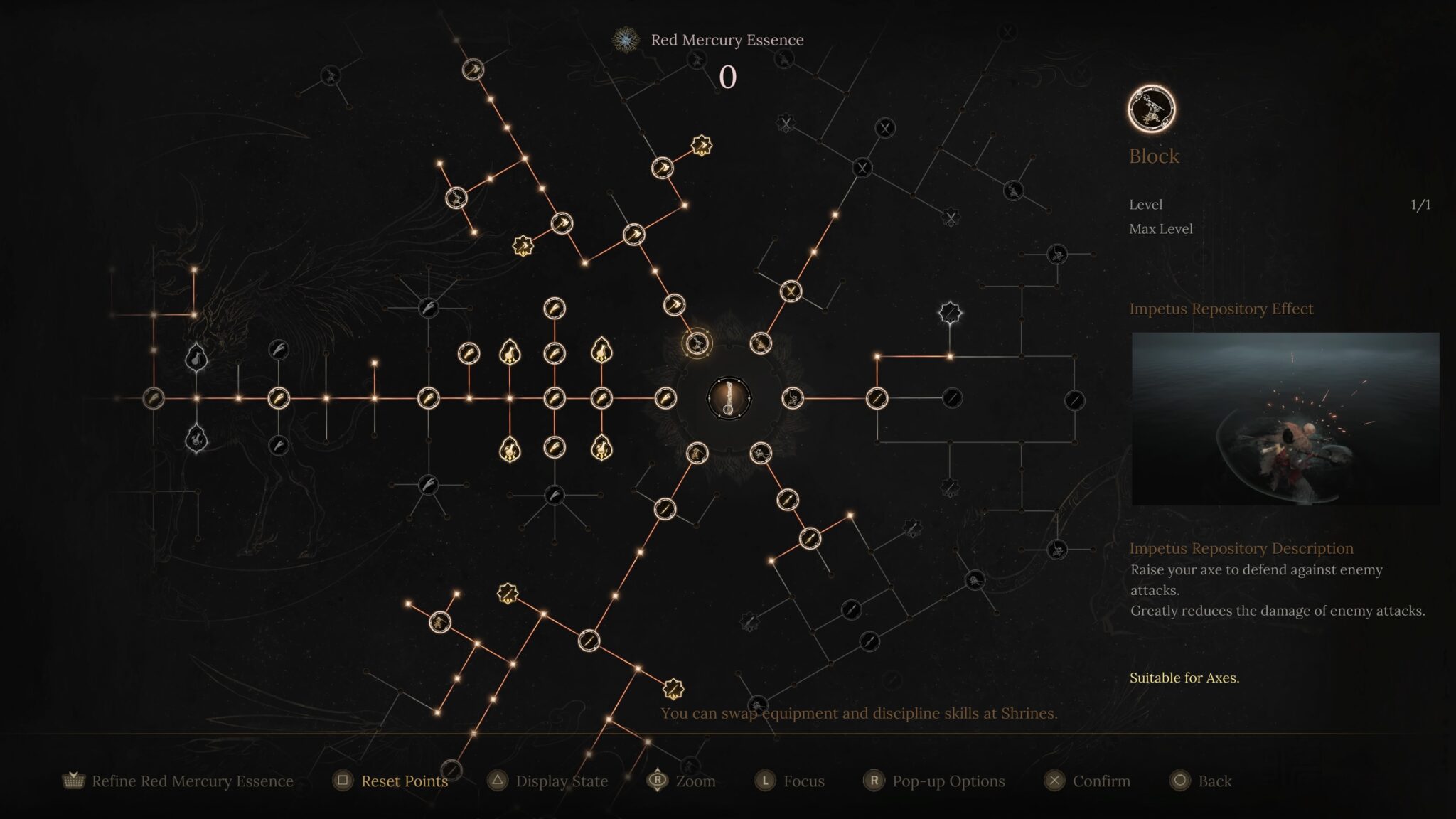The image size is (1456, 819).
Task: Select the white-outlined star-shaped locked node
Action: (950, 312)
